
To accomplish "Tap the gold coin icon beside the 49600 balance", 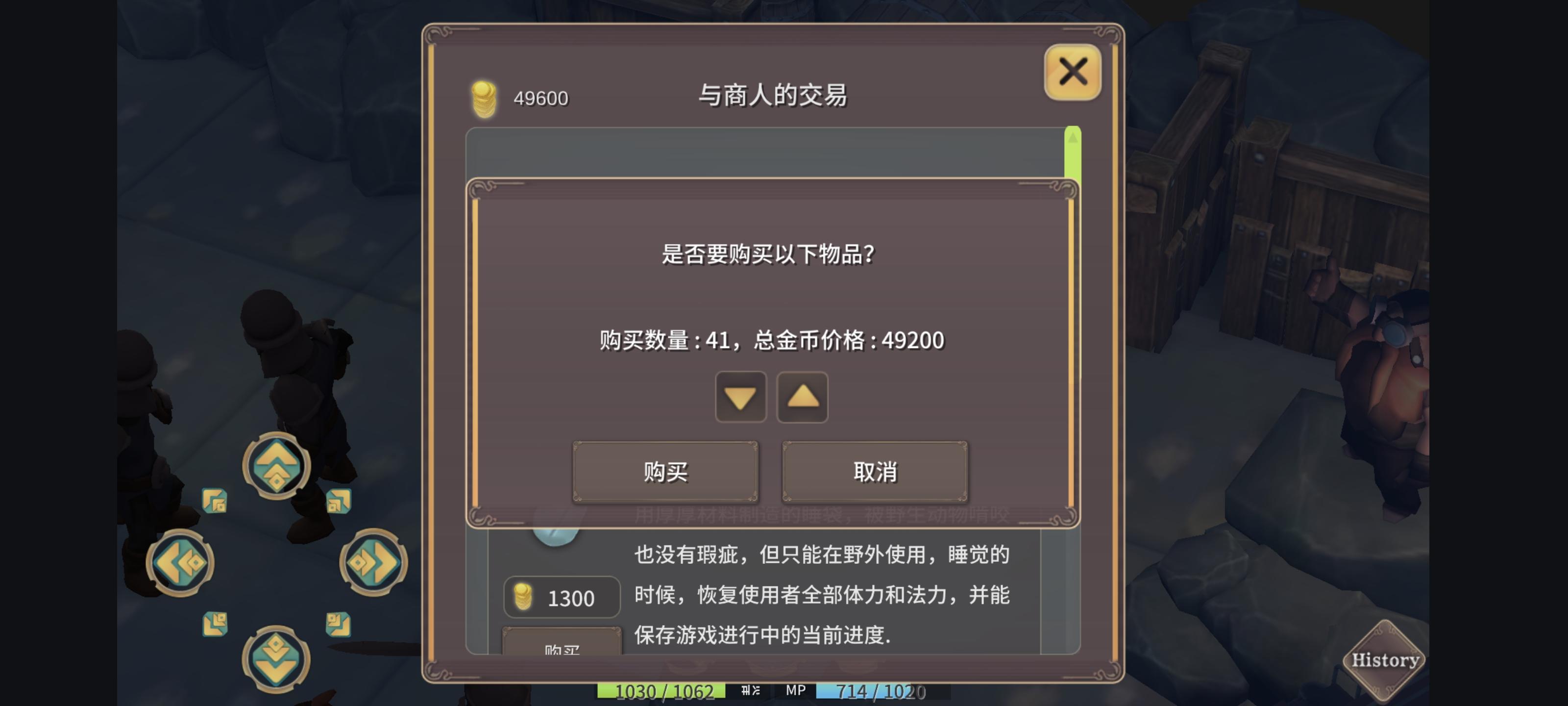I will 483,98.
